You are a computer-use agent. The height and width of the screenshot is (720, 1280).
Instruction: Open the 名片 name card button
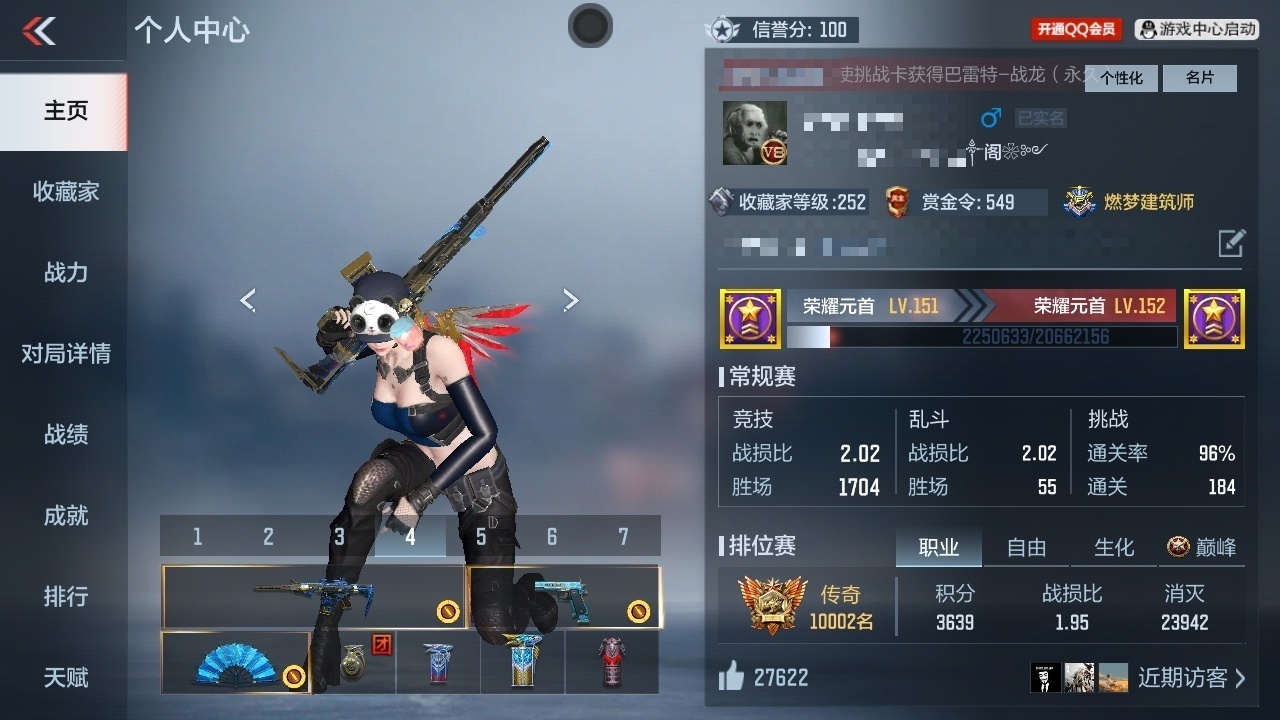1199,78
